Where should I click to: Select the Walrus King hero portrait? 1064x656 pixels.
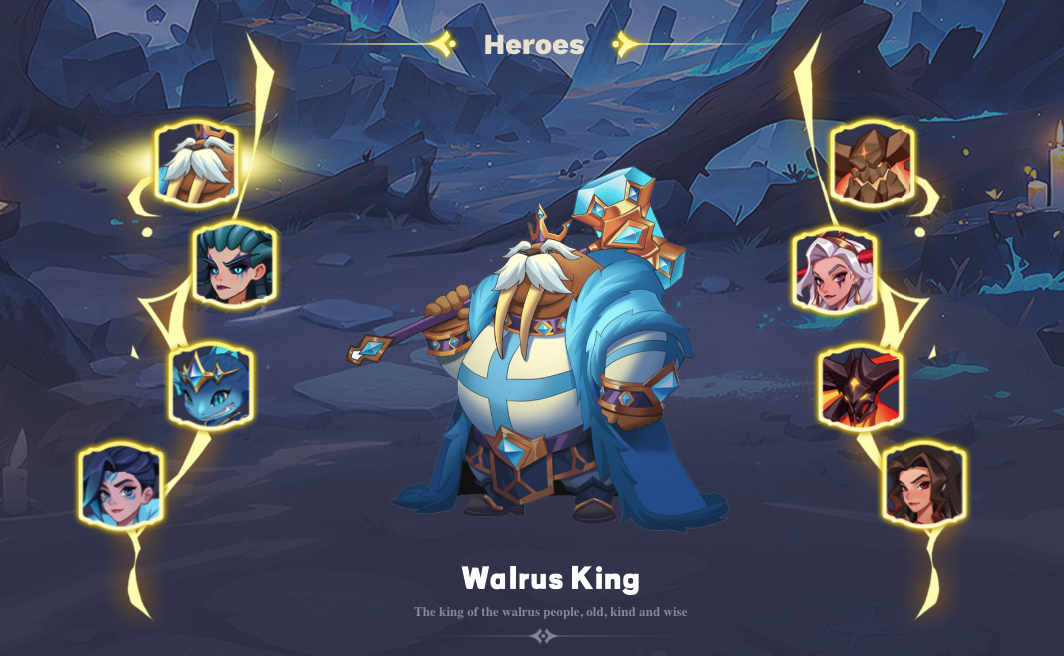click(x=195, y=162)
